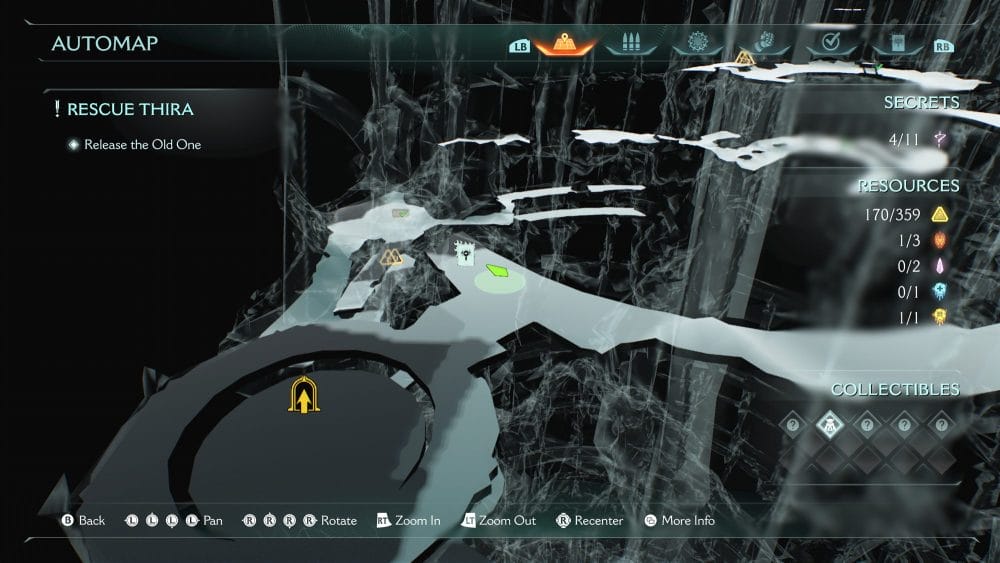Viewport: 1000px width, 563px height.
Task: Select the white banner marker on map
Action: tap(464, 253)
